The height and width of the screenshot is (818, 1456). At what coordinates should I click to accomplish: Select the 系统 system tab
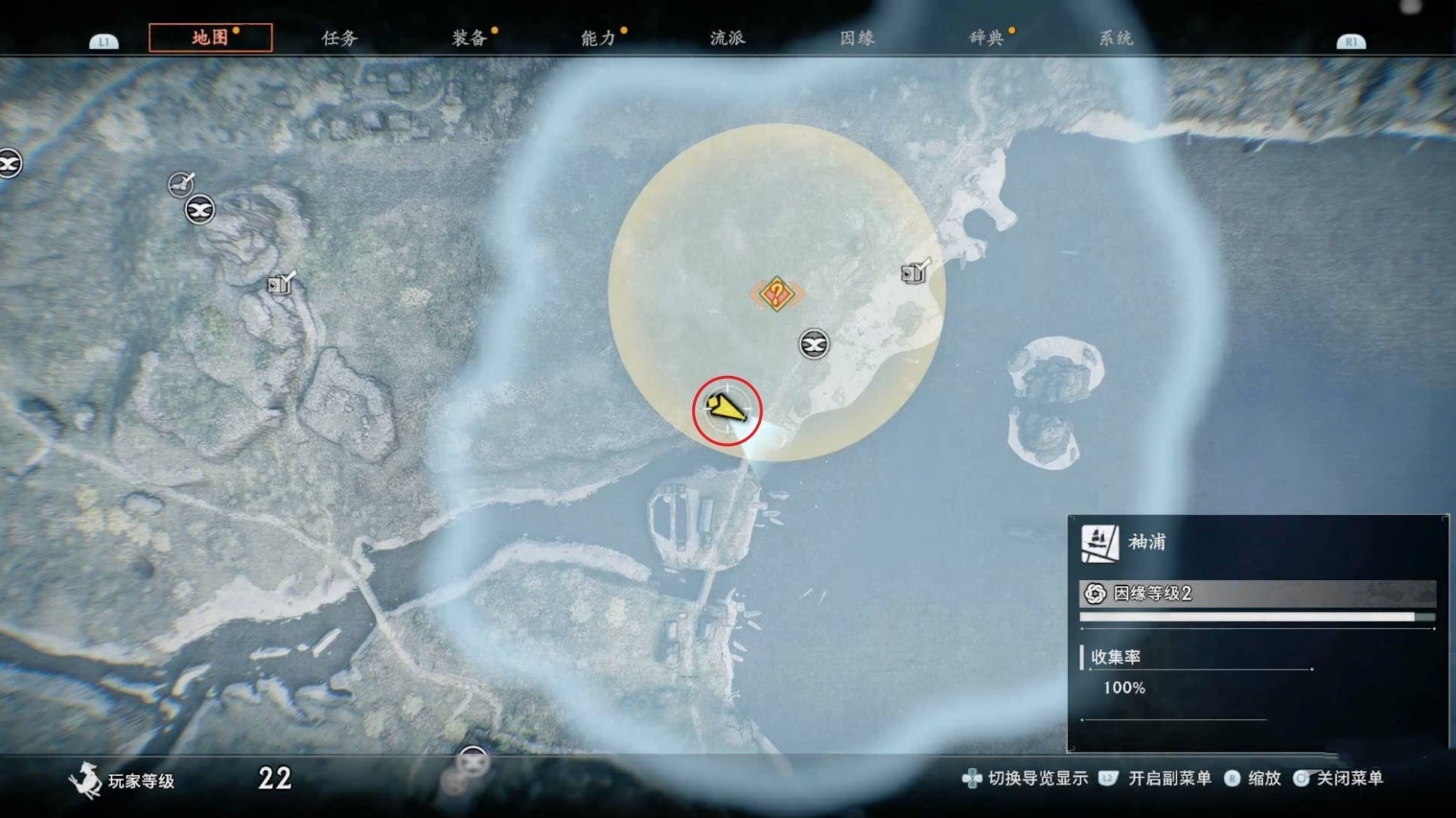(x=1116, y=38)
